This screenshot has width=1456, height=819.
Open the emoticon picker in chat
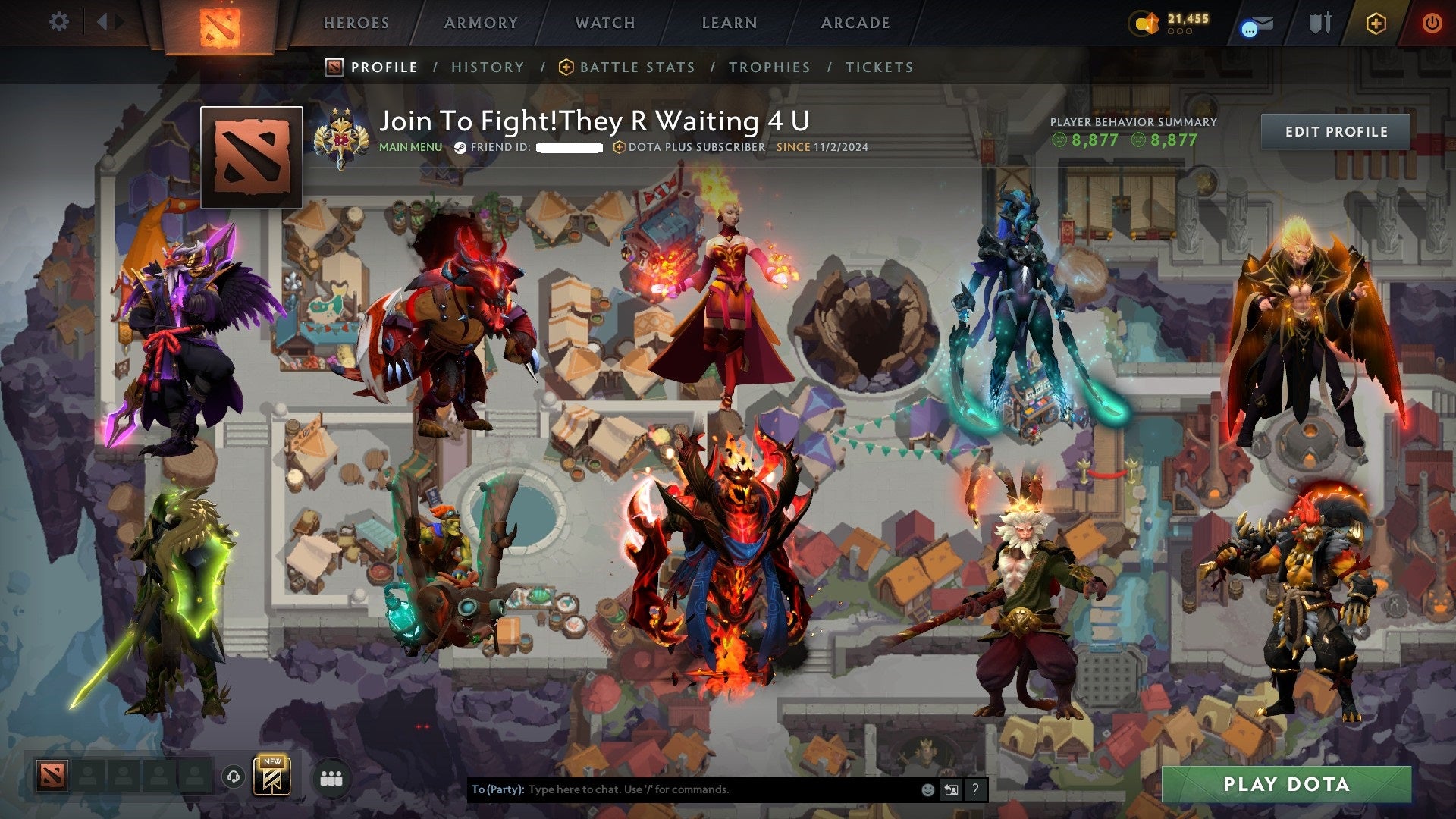click(927, 789)
